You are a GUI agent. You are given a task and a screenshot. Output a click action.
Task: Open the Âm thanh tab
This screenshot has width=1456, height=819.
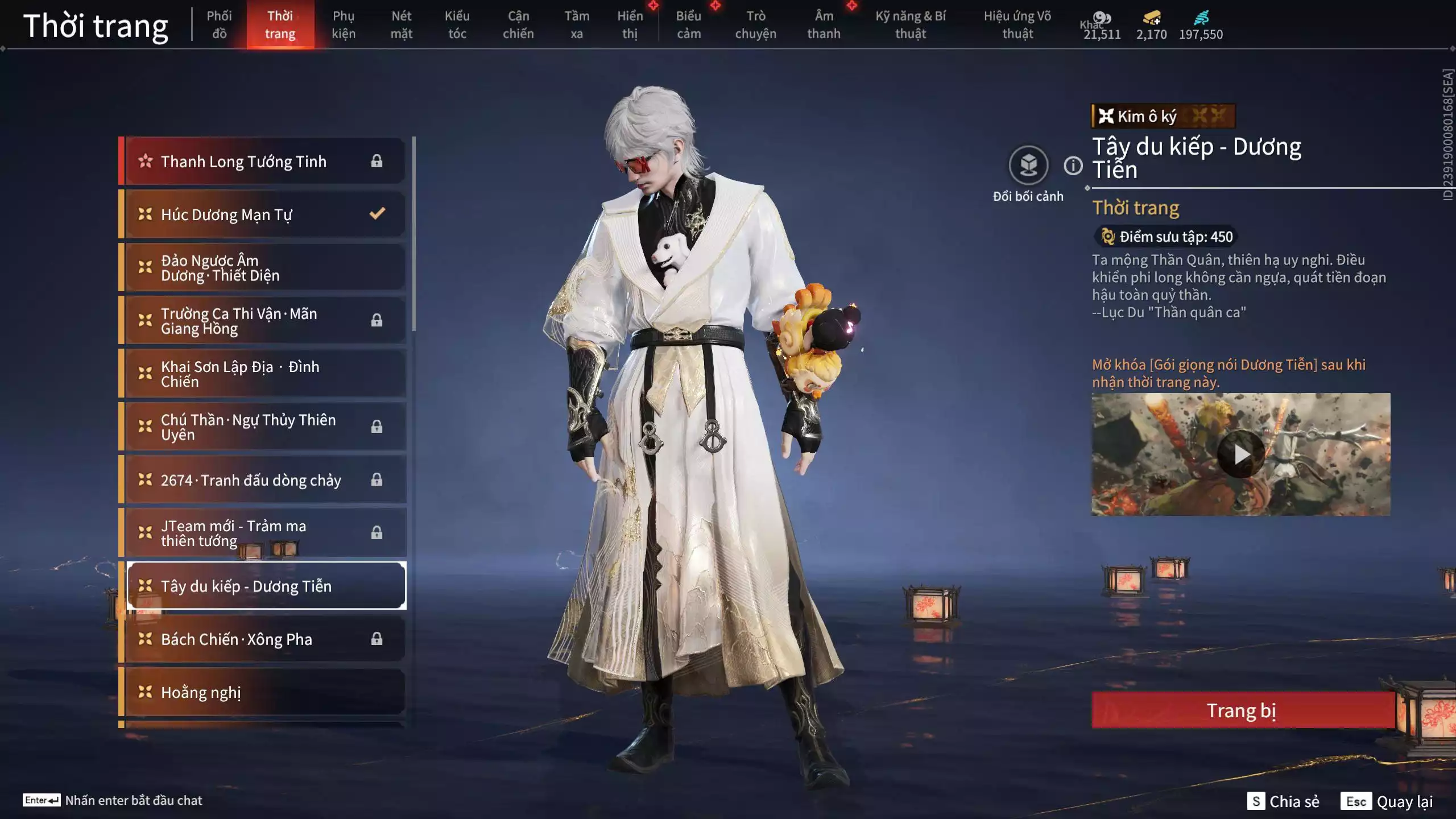click(824, 24)
